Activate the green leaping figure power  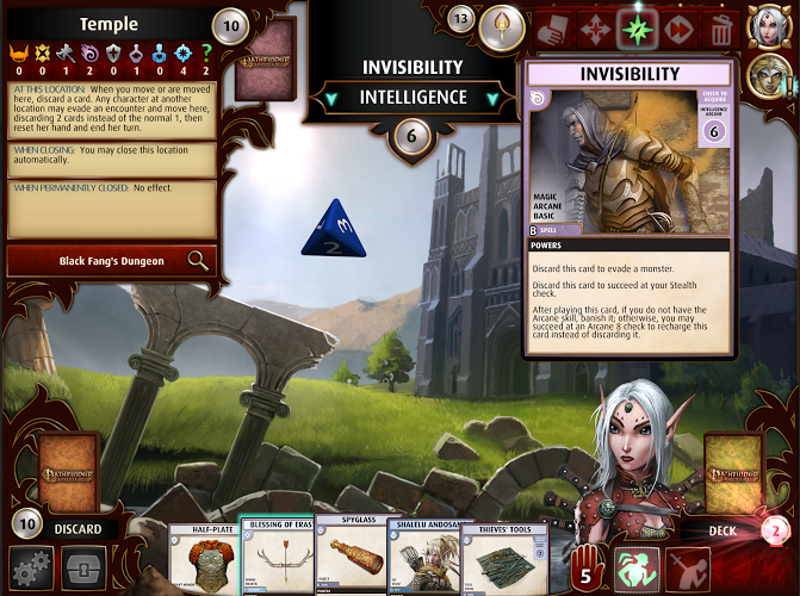tap(636, 568)
